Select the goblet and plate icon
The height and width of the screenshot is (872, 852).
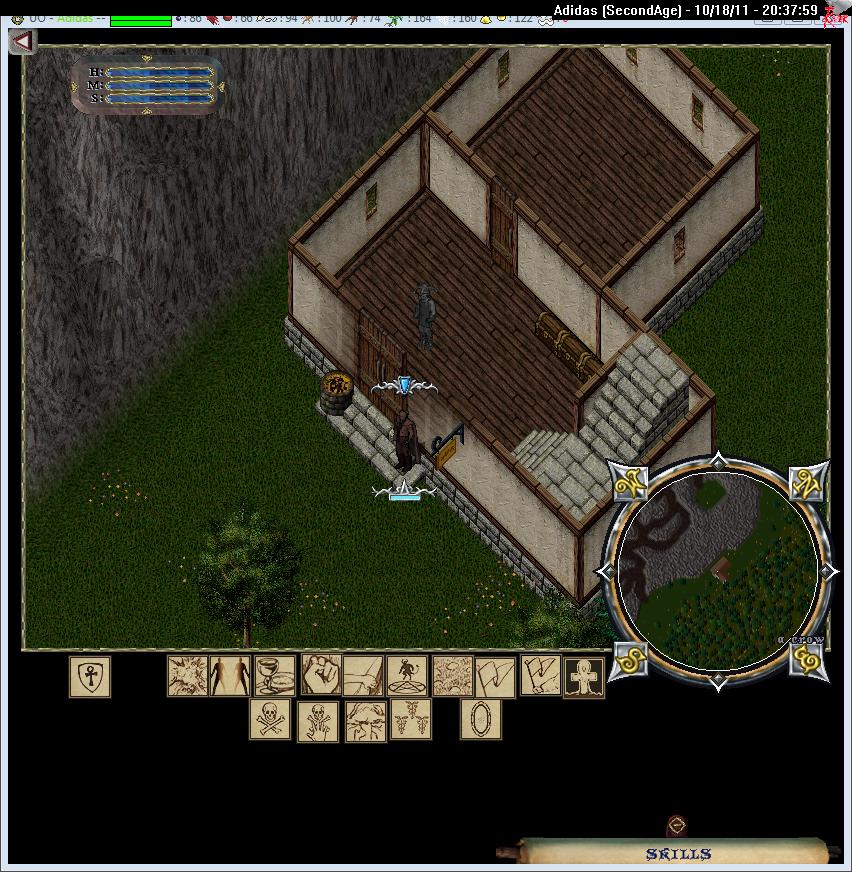coord(275,676)
